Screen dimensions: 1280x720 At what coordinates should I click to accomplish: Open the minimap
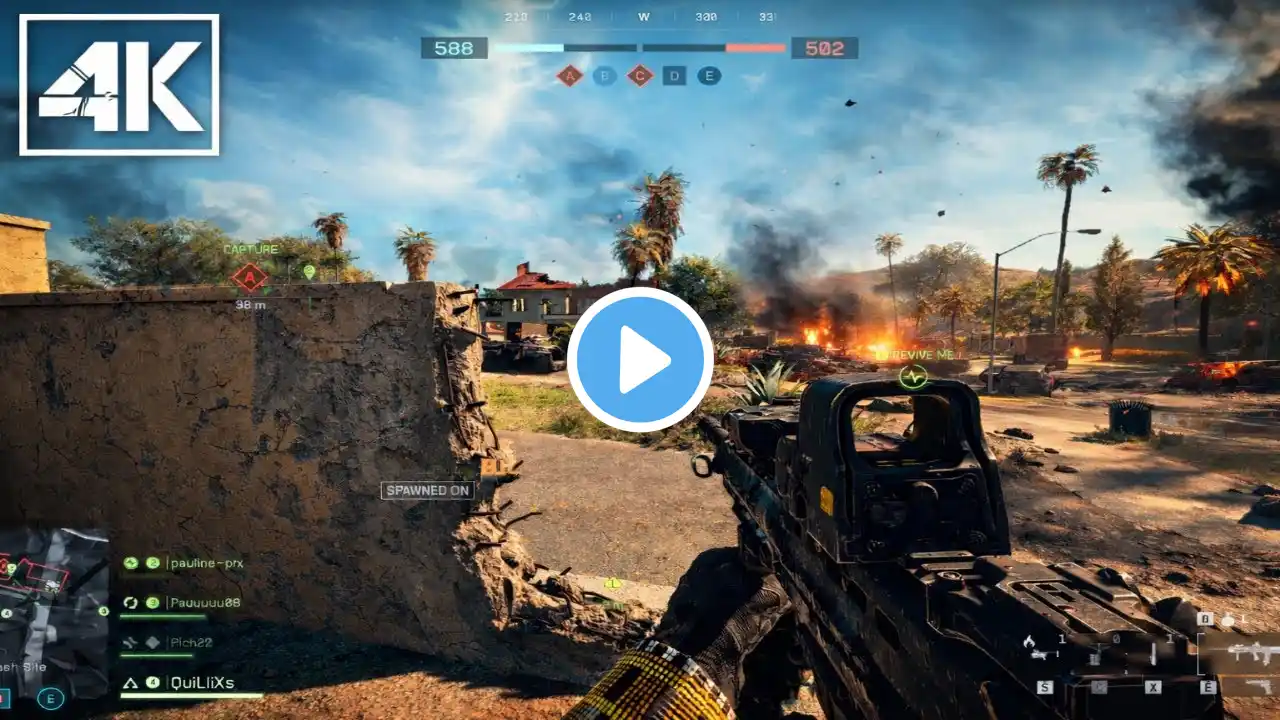pos(54,612)
